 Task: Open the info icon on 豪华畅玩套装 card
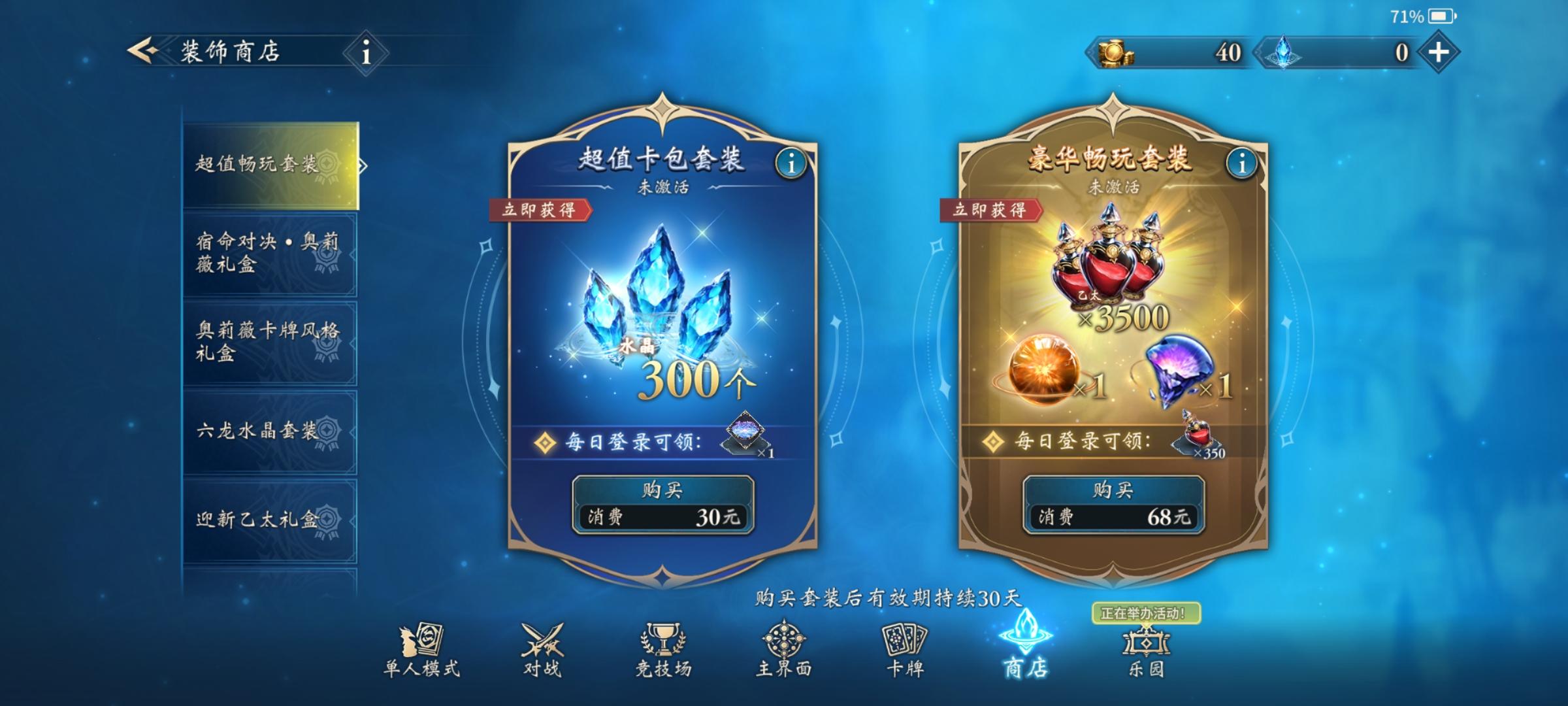click(1241, 163)
